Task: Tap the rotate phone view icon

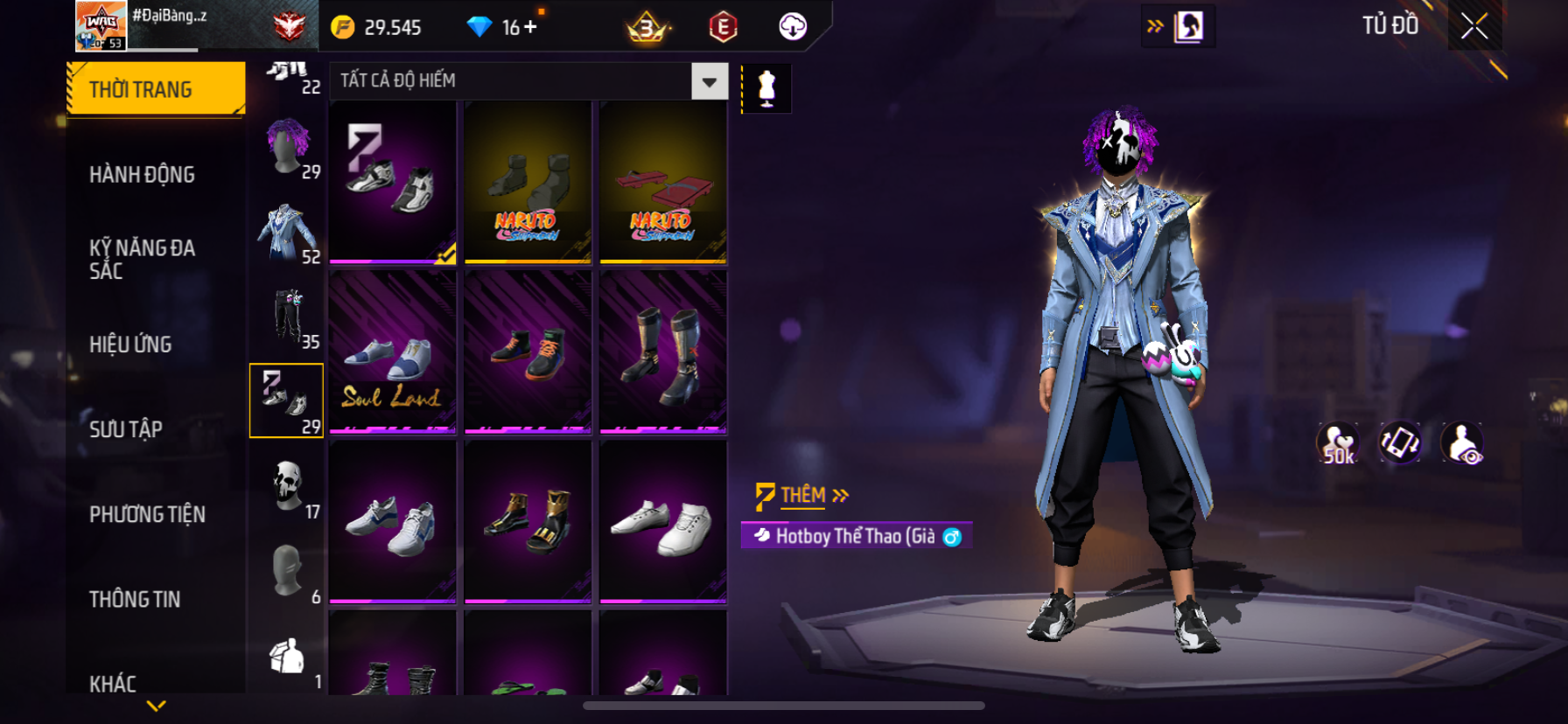Action: pyautogui.click(x=1399, y=442)
